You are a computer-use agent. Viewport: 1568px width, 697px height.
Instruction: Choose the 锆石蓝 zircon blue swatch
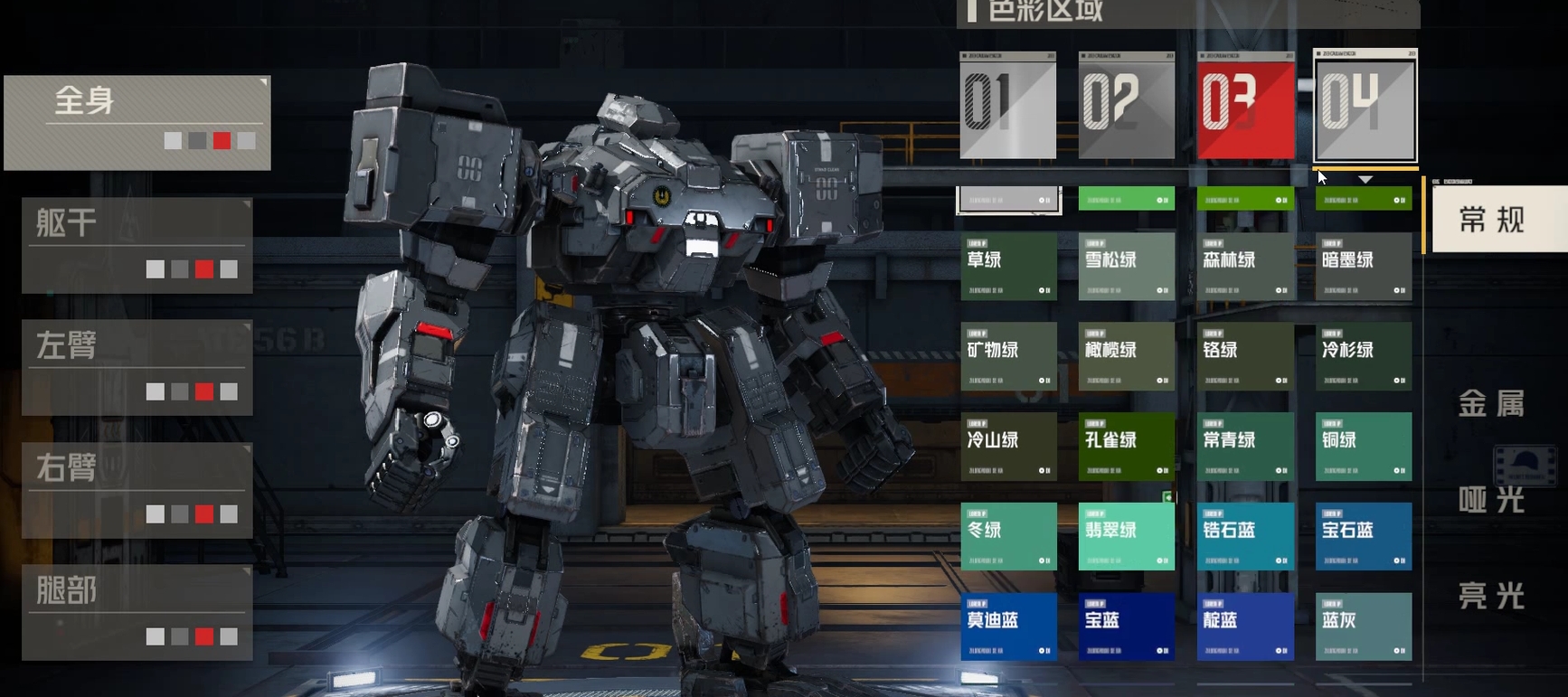[1245, 536]
